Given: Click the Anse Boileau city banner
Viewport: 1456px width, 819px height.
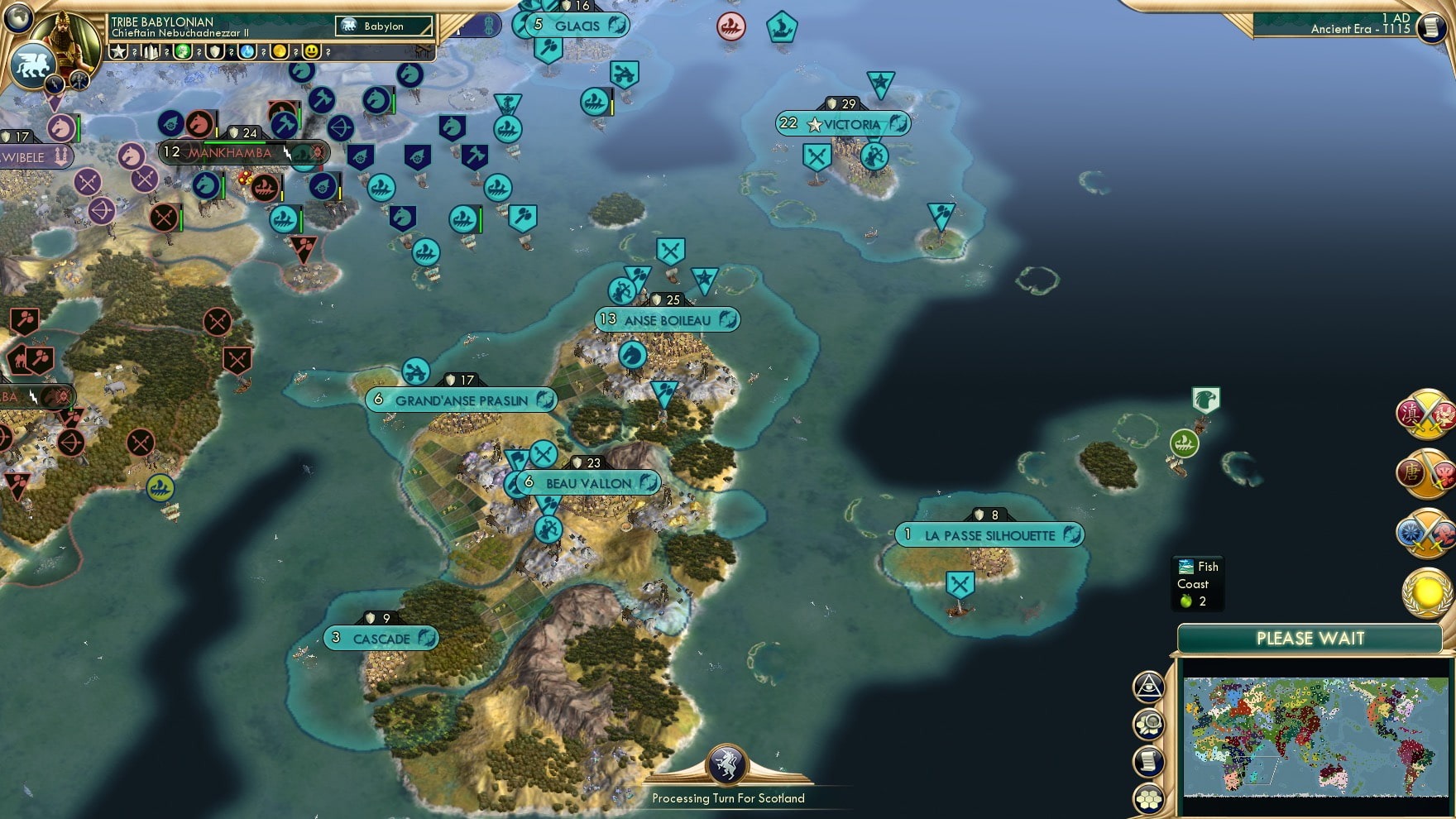Looking at the screenshot, I should (667, 319).
